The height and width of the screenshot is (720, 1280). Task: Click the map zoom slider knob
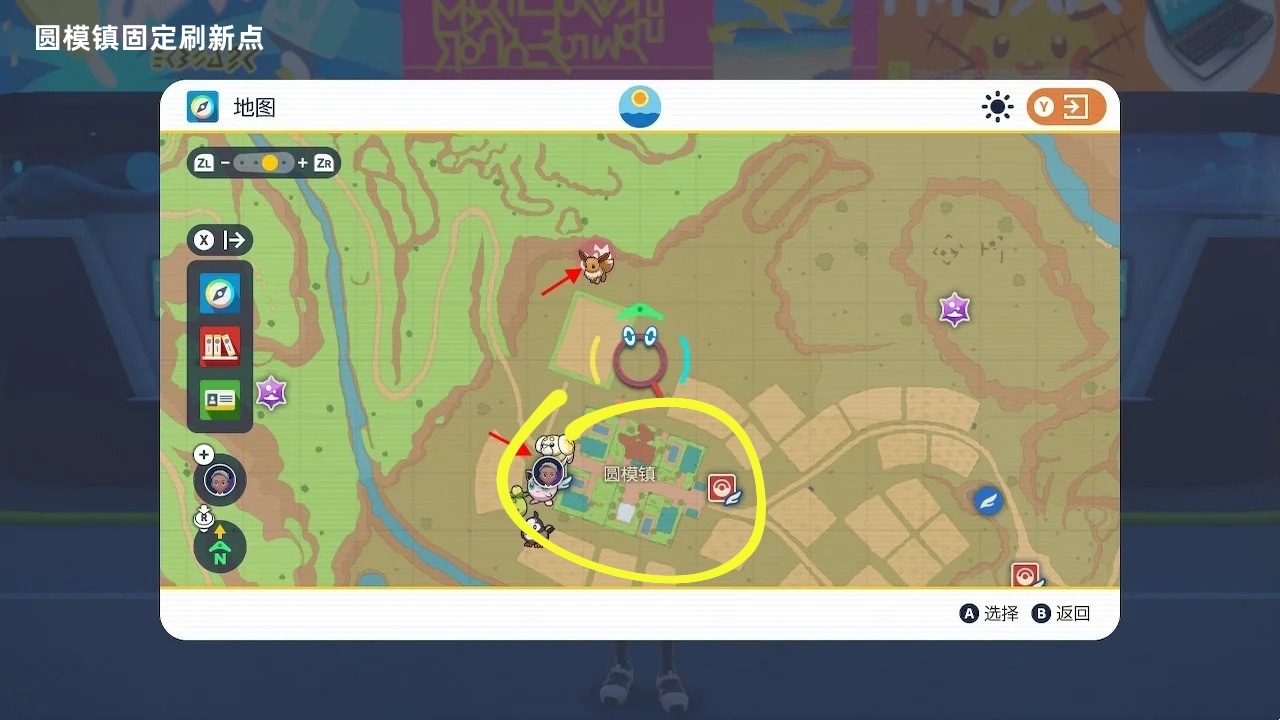270,163
